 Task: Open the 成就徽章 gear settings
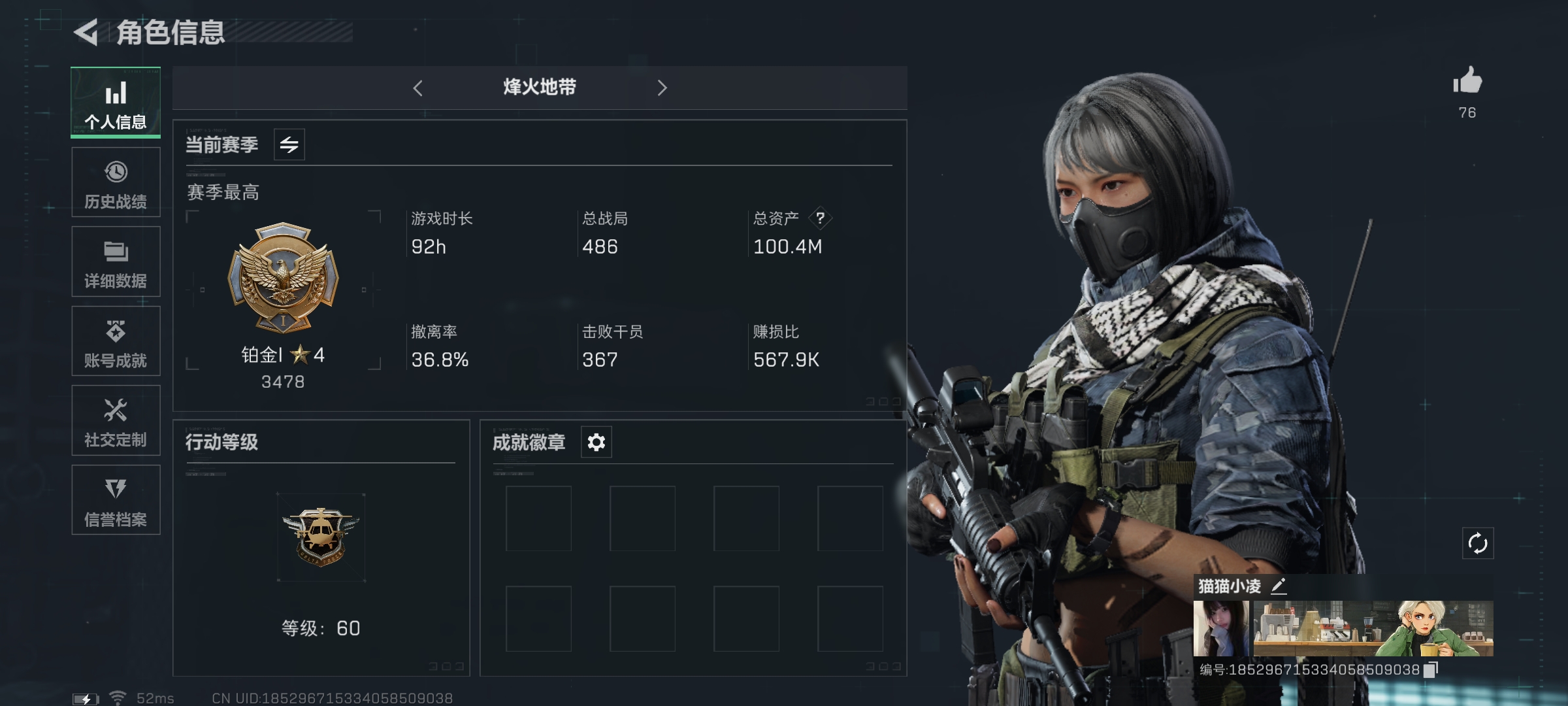pos(596,443)
